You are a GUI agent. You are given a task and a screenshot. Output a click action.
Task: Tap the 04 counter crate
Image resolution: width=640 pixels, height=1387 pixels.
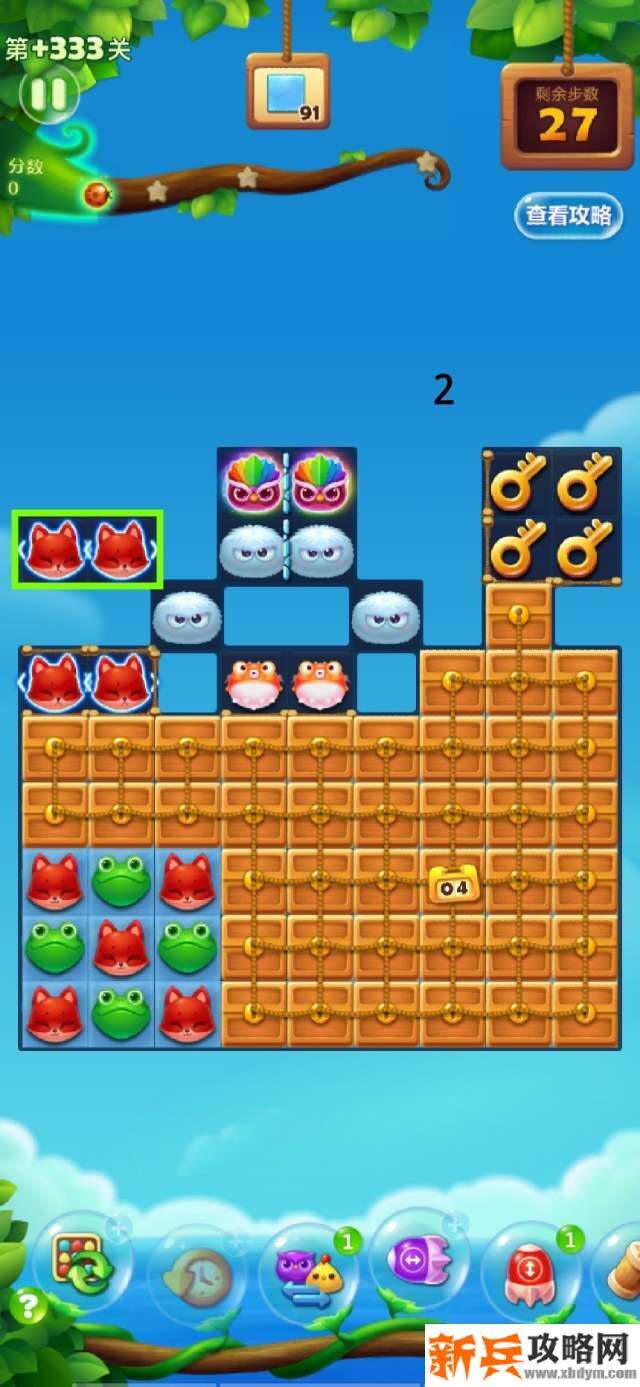coord(453,883)
